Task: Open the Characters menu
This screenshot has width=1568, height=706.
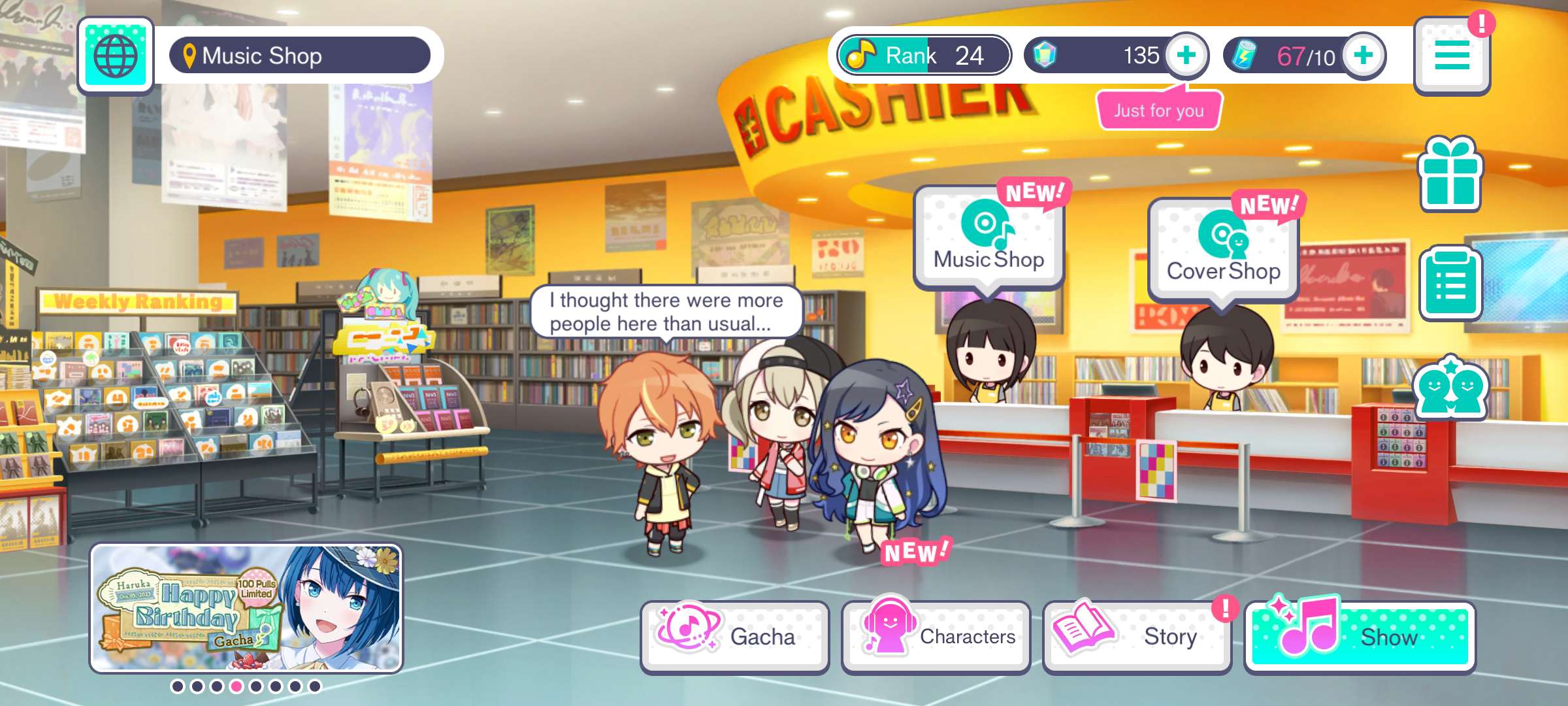Action: click(936, 636)
